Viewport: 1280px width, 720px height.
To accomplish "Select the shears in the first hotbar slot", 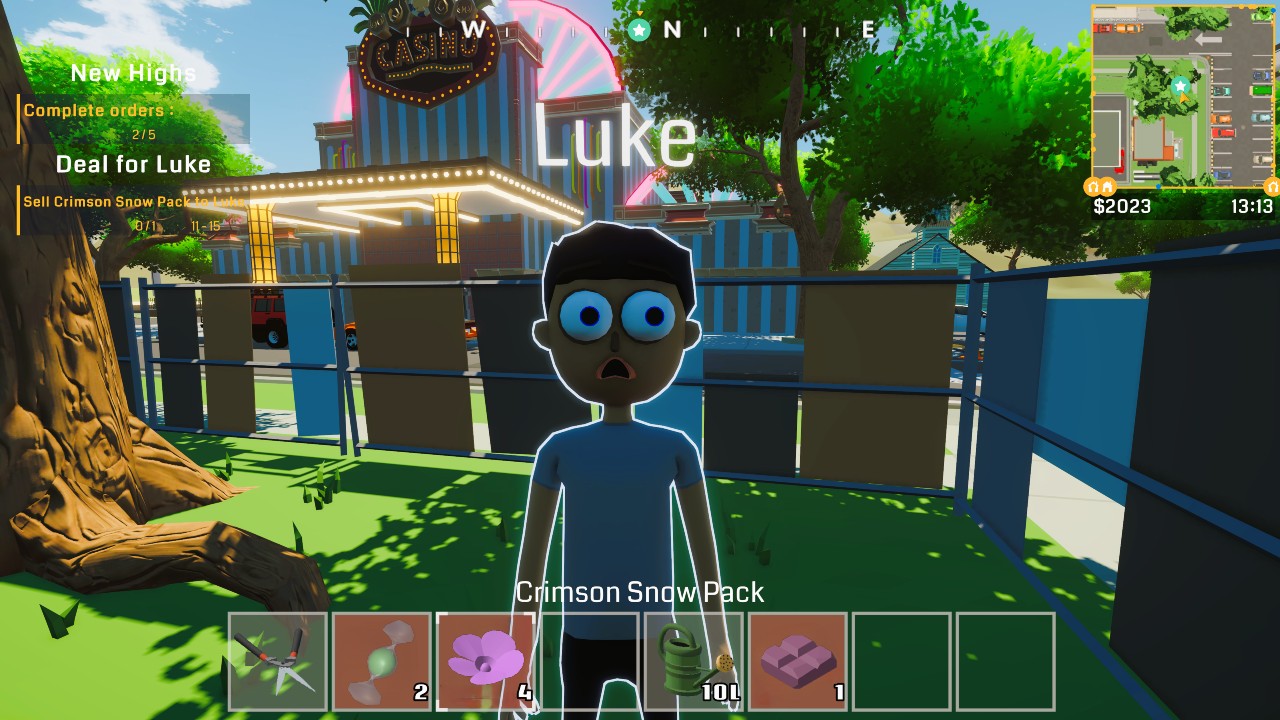I will pos(277,660).
